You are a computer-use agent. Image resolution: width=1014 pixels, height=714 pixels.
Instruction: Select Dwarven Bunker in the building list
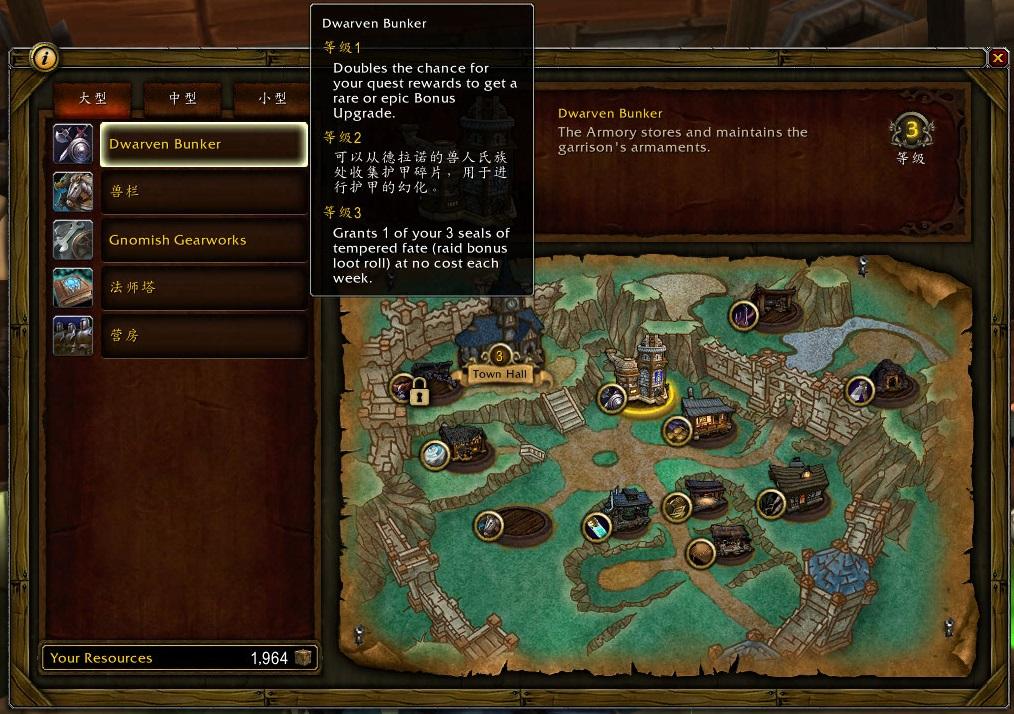pyautogui.click(x=204, y=144)
